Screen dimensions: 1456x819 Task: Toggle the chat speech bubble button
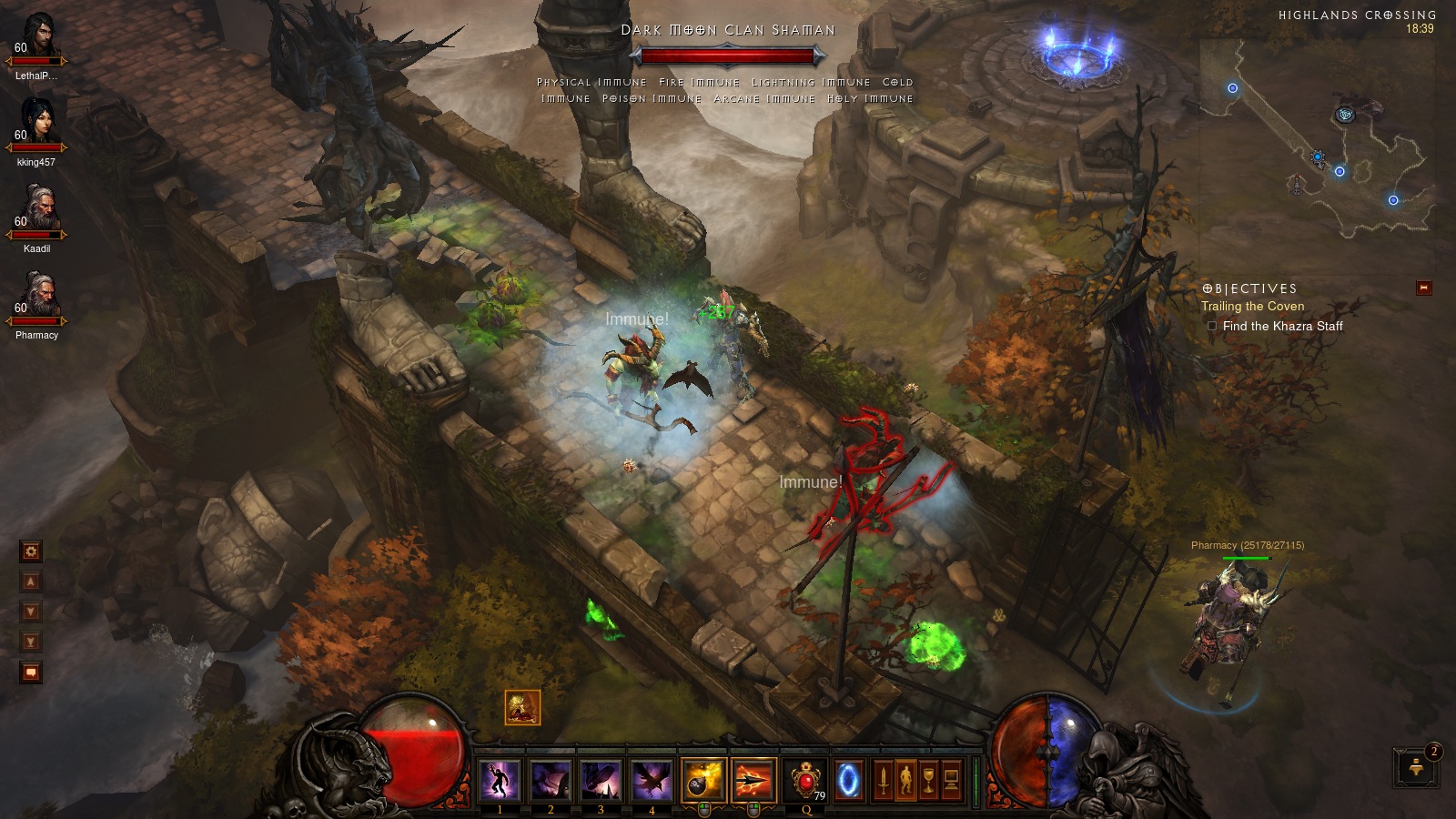coord(31,672)
